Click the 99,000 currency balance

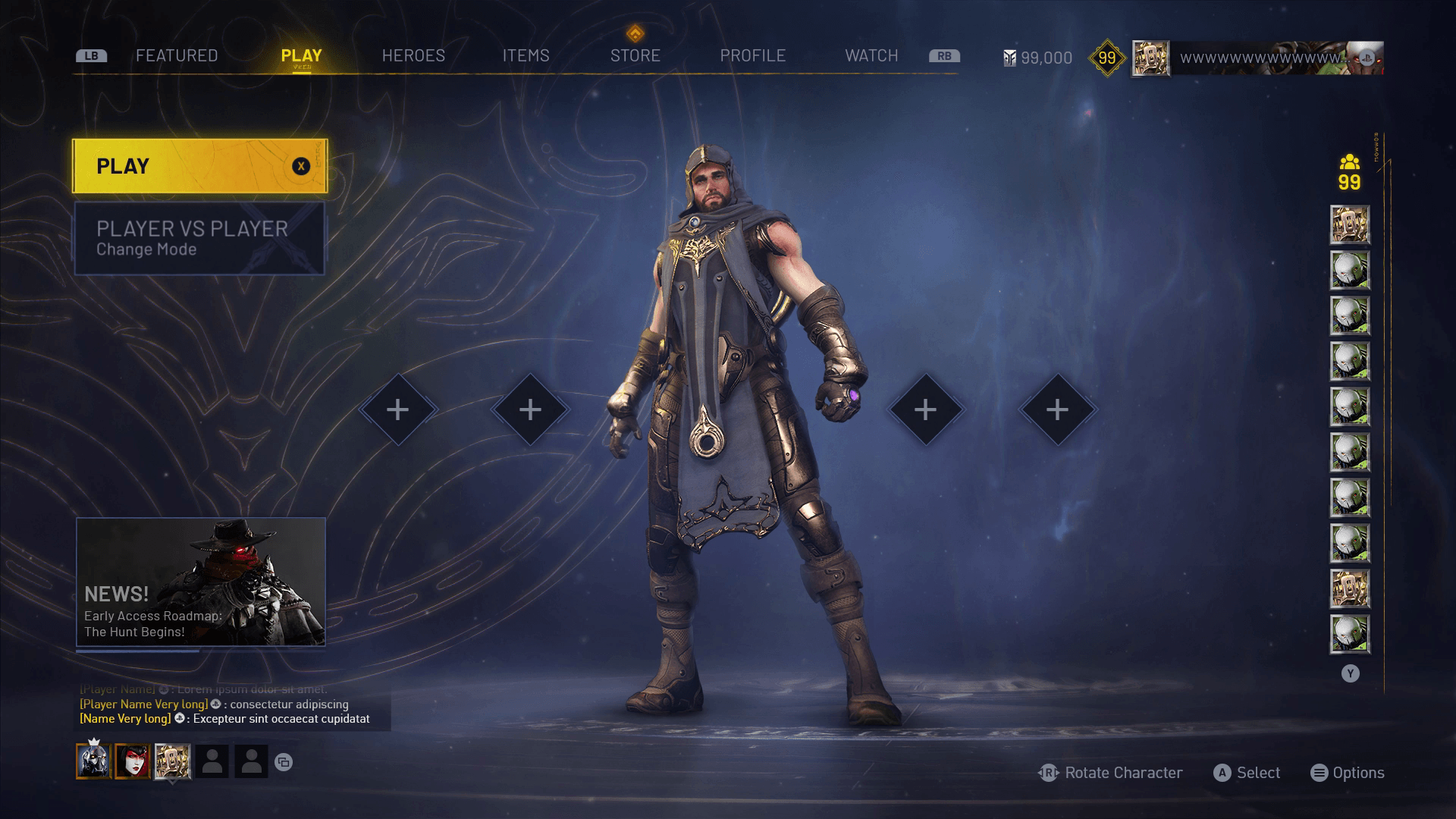[x=1037, y=58]
